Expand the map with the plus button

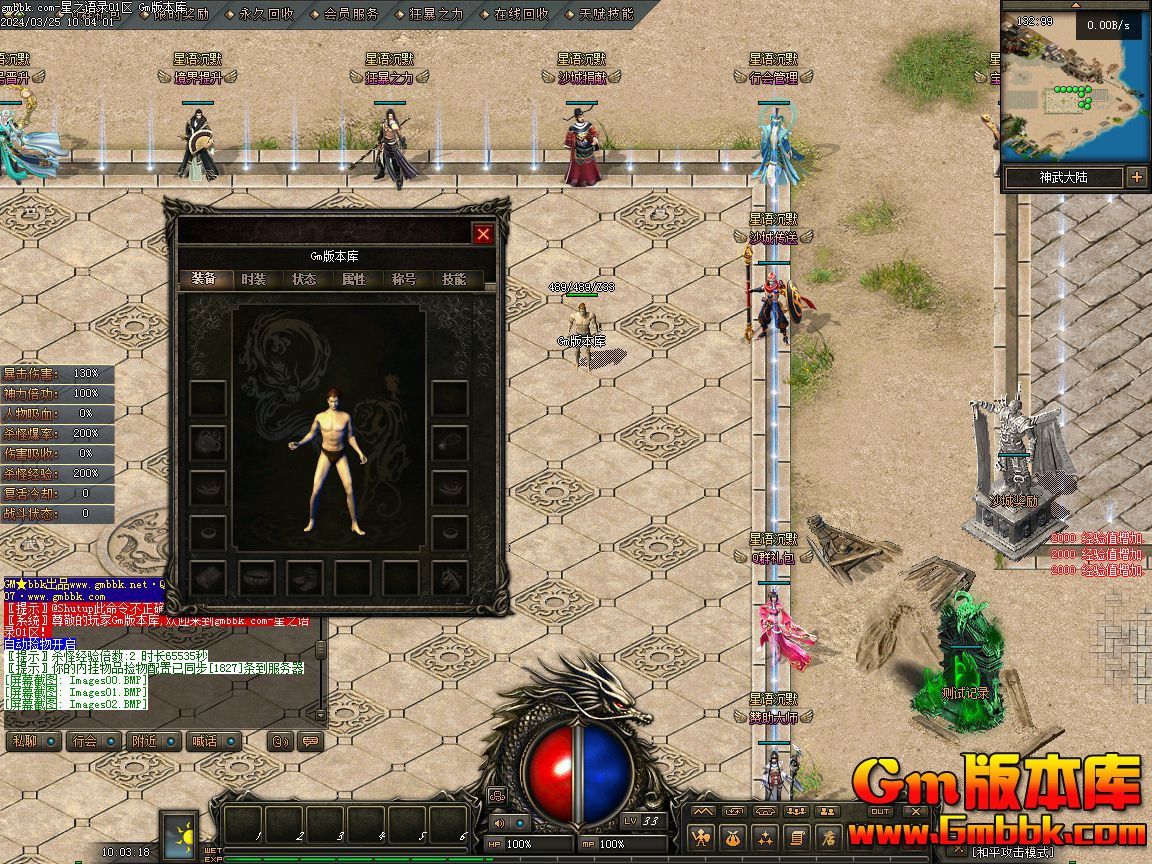(1137, 177)
